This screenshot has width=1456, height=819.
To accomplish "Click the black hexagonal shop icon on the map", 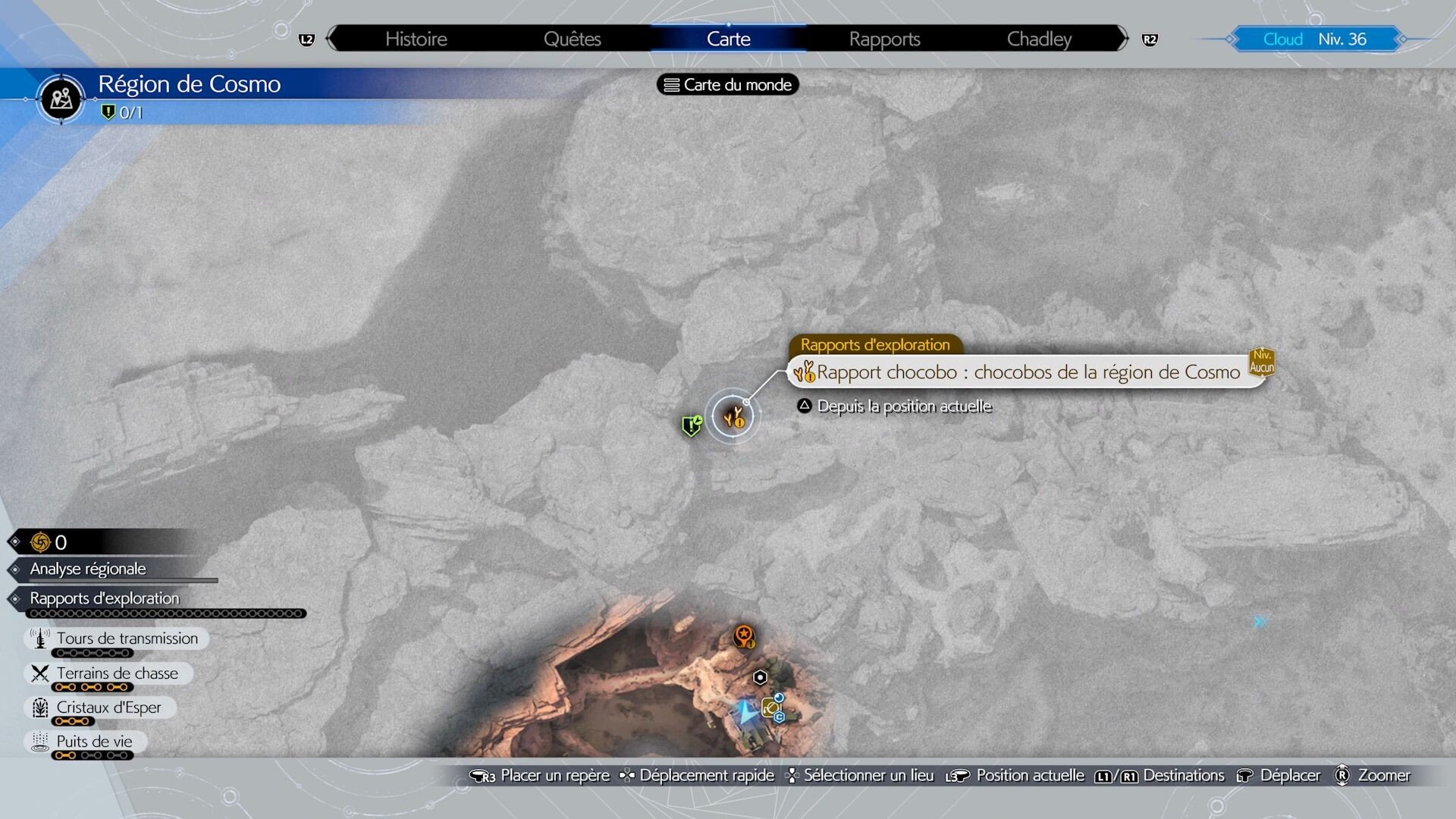I will point(759,677).
